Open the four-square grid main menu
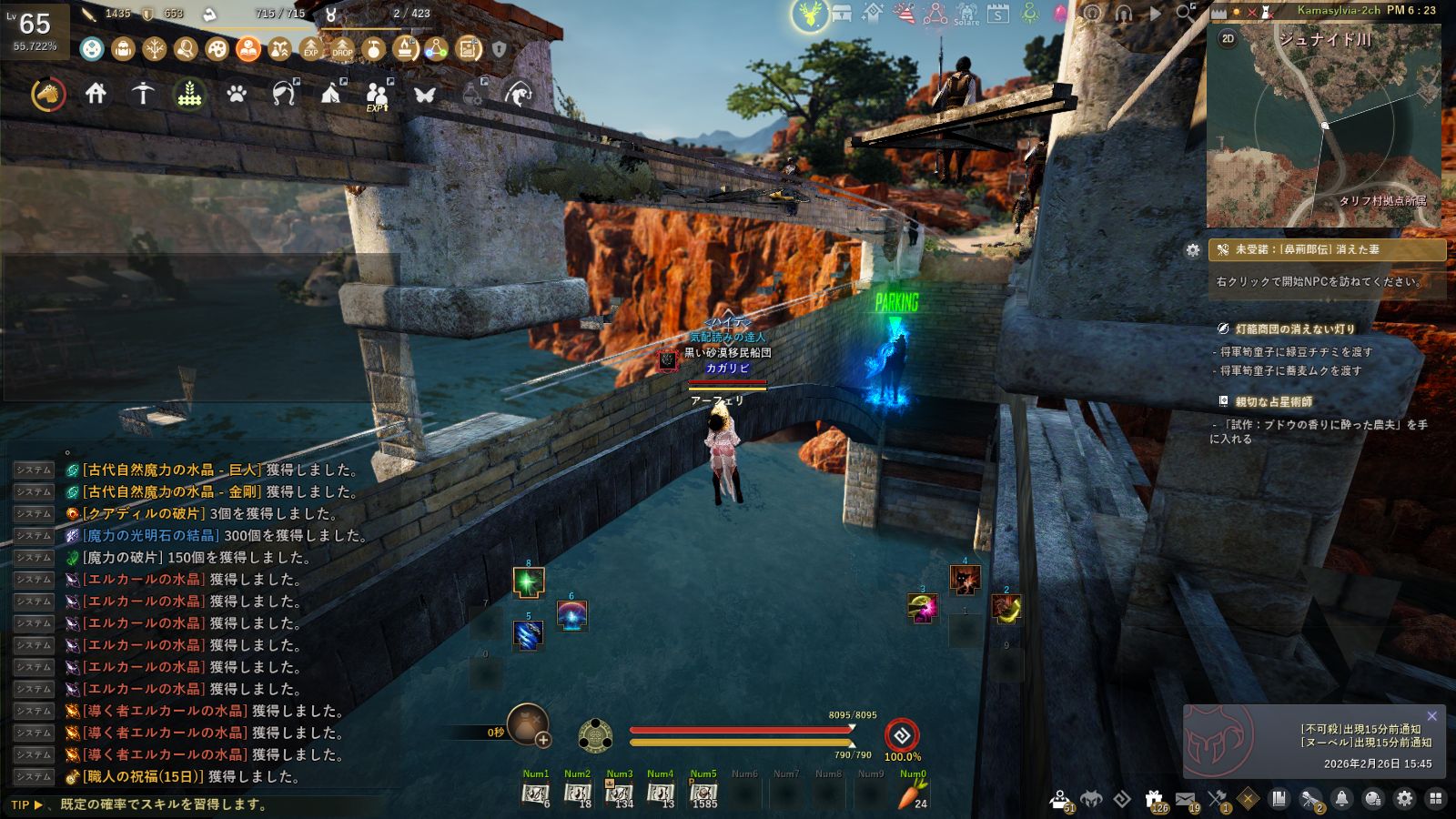The width and height of the screenshot is (1456, 819). click(1436, 799)
